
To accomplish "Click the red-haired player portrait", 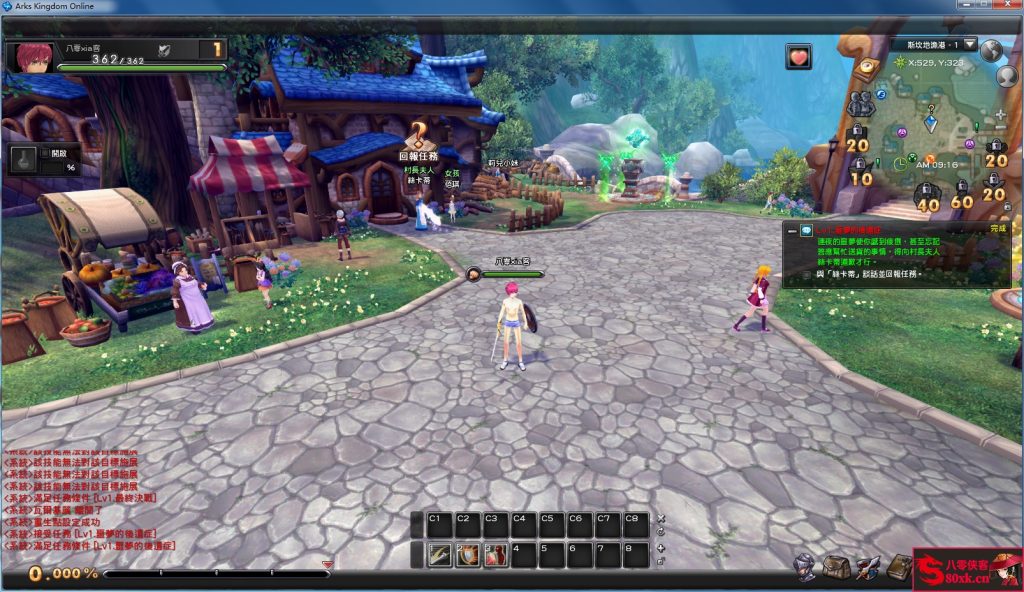I will (28, 57).
